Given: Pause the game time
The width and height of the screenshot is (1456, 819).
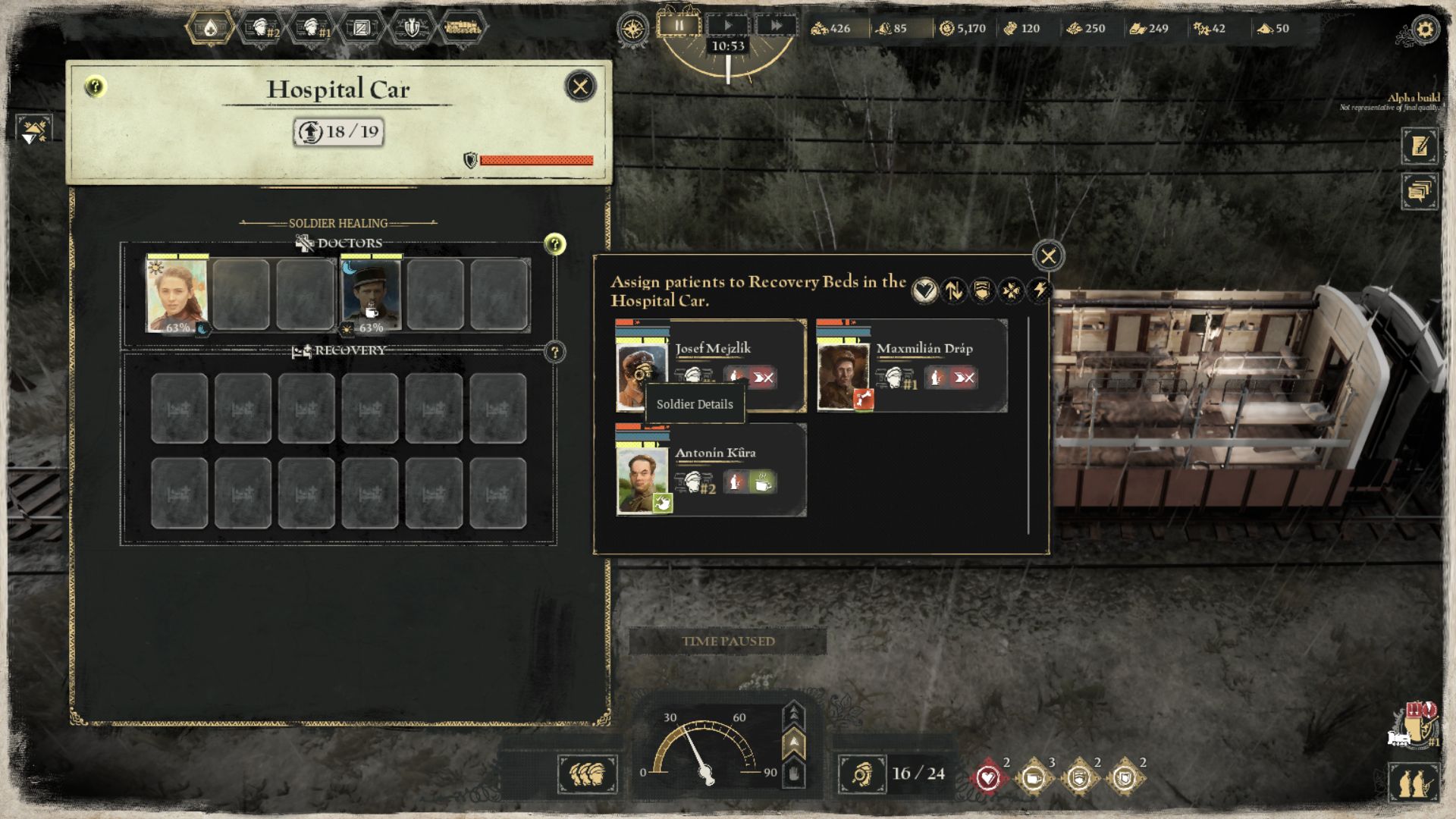Looking at the screenshot, I should (679, 26).
